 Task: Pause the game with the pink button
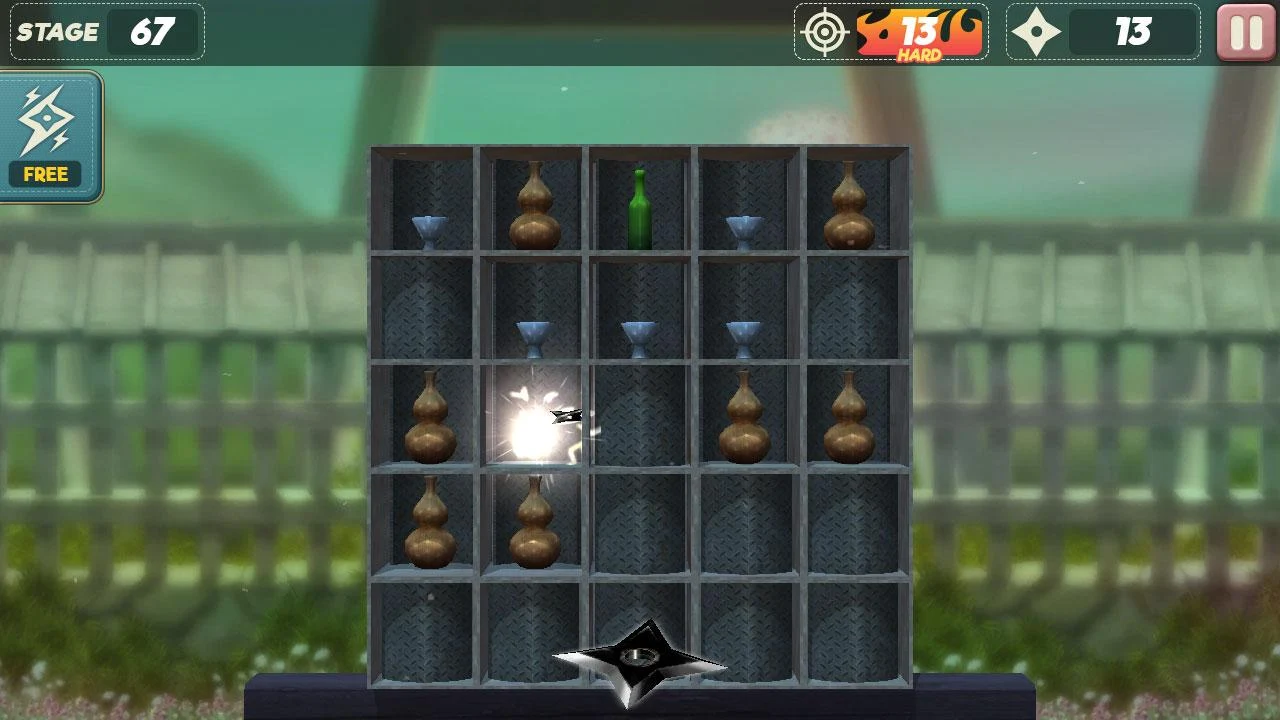1246,33
